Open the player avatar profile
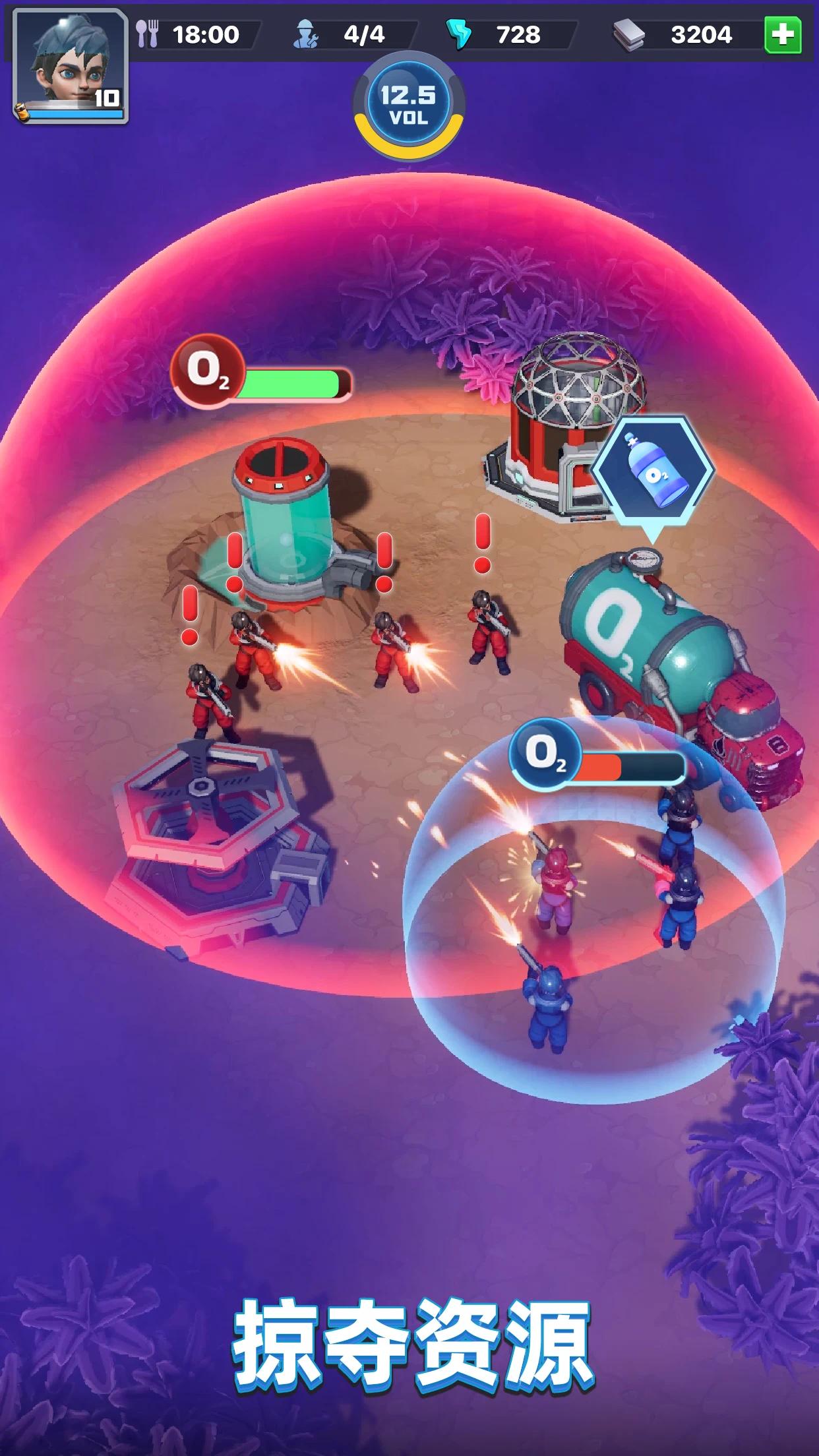 (x=70, y=65)
